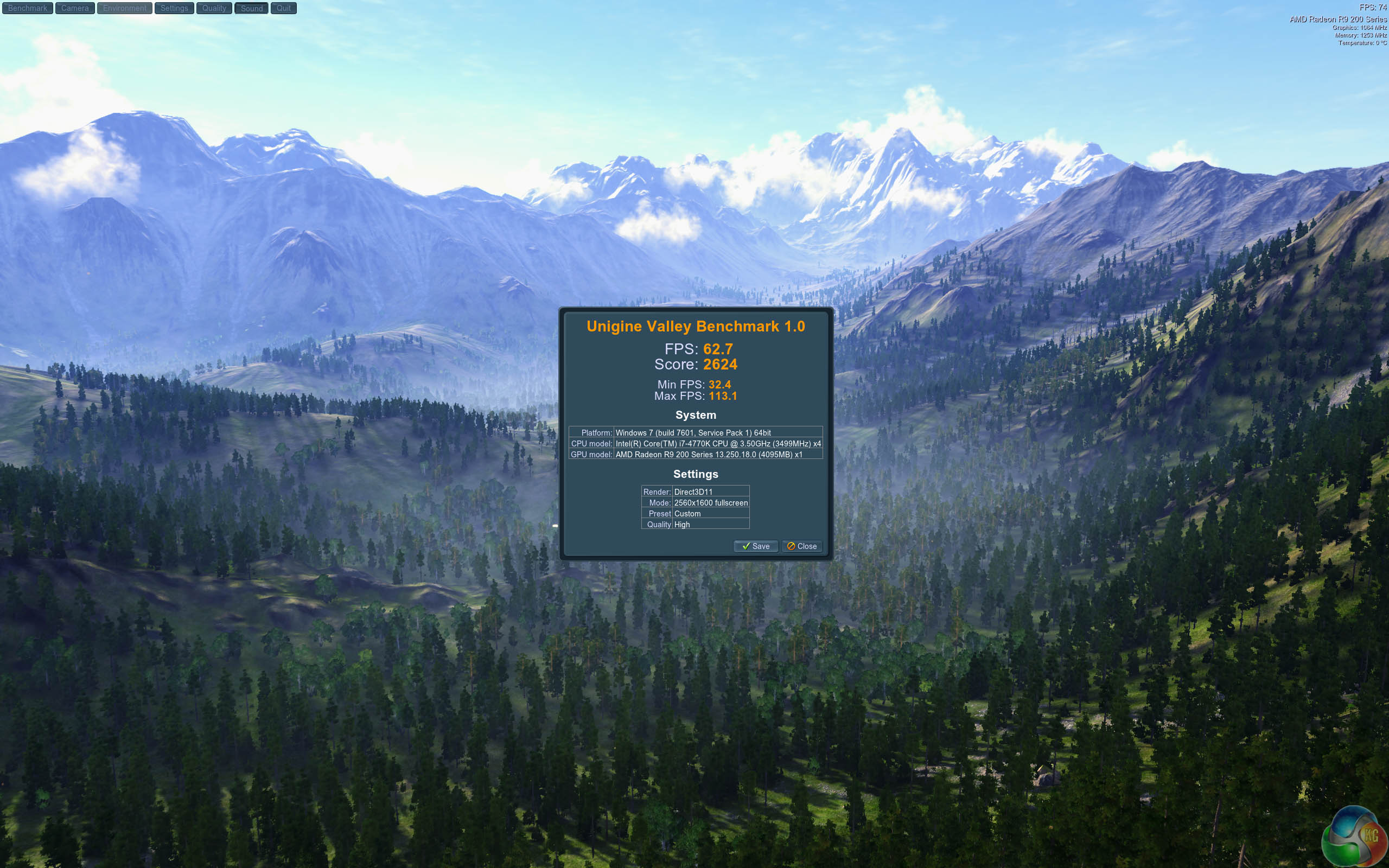The image size is (1389, 868).
Task: Open the Settings menu
Action: pos(174,8)
